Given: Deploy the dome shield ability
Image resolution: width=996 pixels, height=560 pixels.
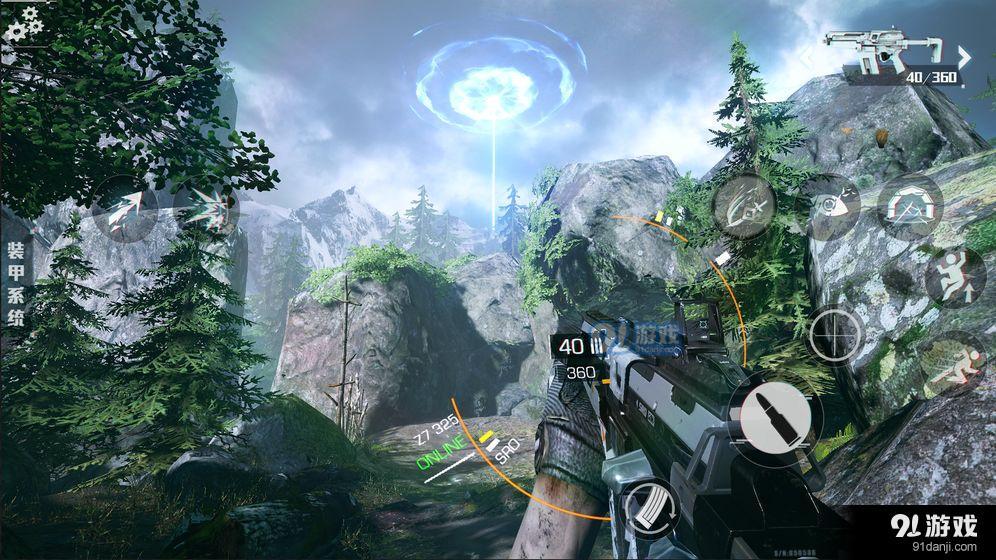Looking at the screenshot, I should (910, 207).
